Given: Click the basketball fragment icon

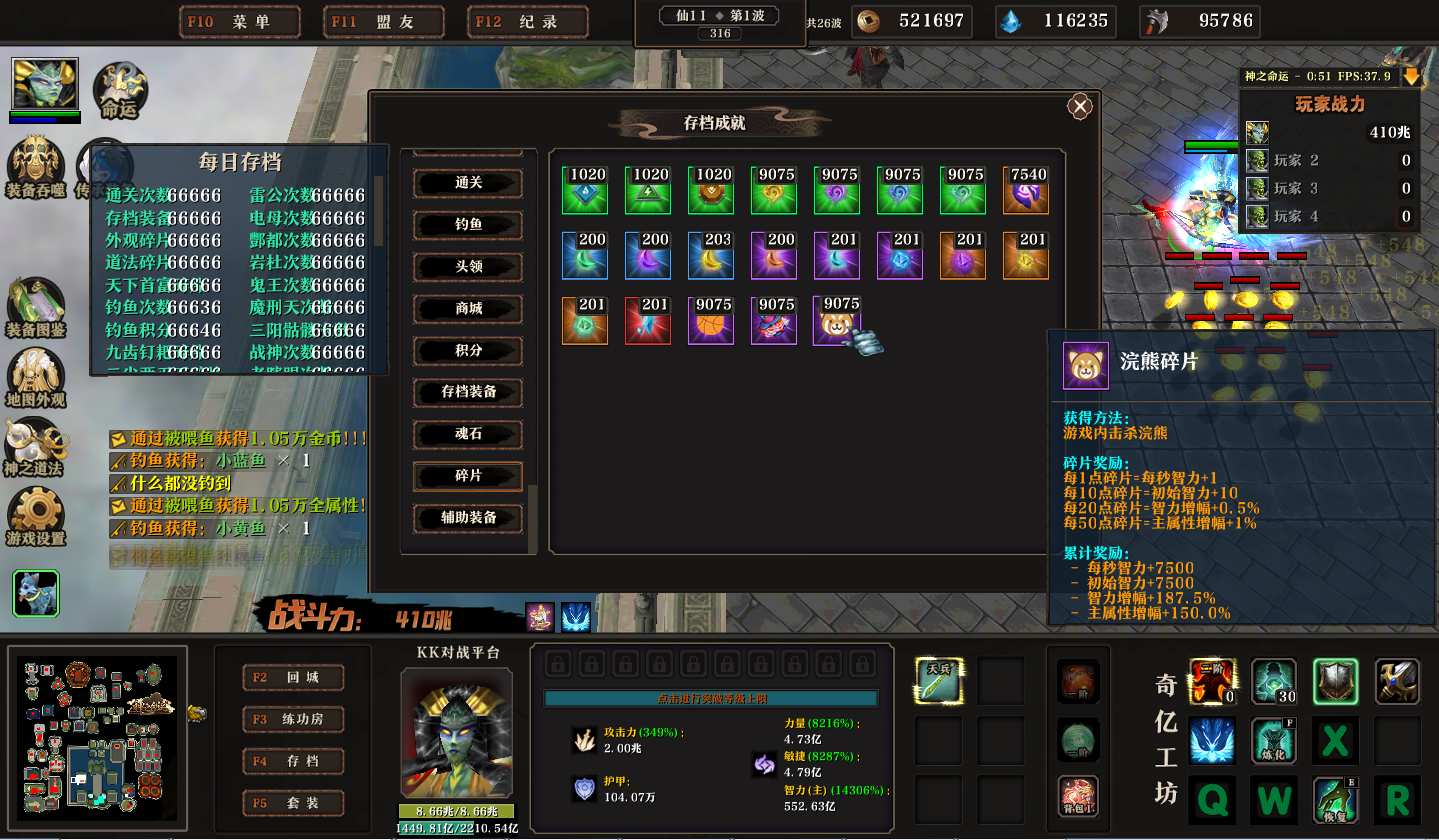Looking at the screenshot, I should click(x=711, y=322).
